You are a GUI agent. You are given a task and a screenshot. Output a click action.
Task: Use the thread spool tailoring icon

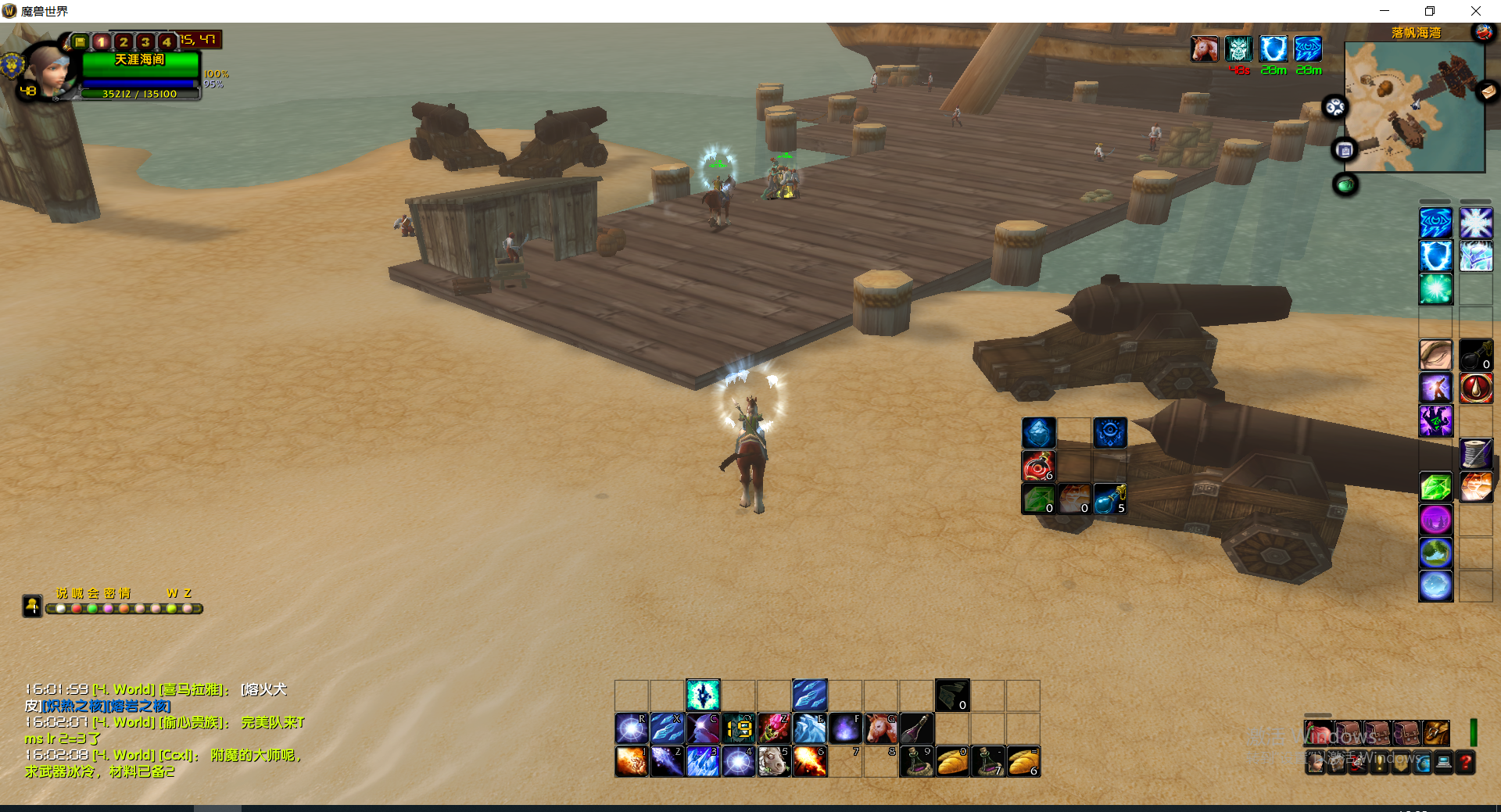[x=1476, y=453]
